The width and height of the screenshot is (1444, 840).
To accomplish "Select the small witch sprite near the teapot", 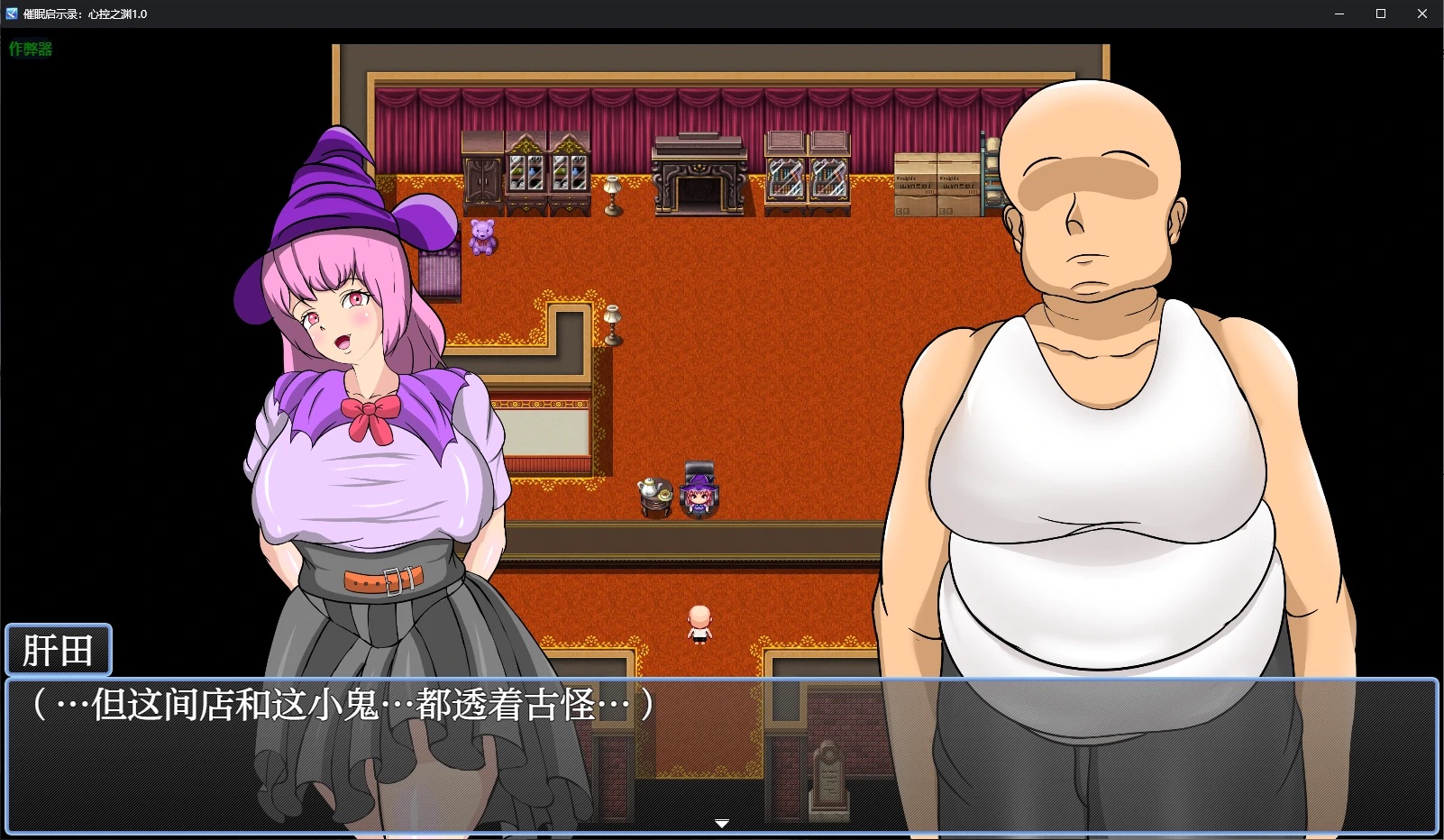I will click(698, 494).
